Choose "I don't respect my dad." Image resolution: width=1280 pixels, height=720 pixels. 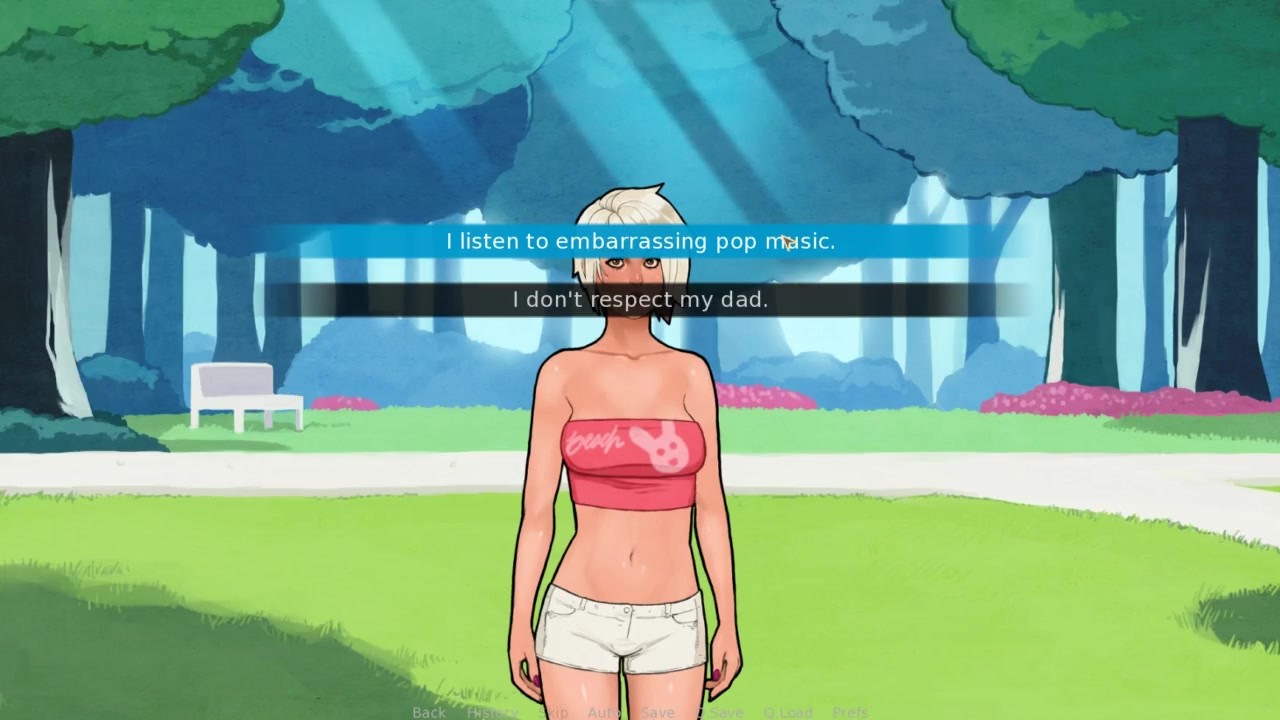click(640, 299)
